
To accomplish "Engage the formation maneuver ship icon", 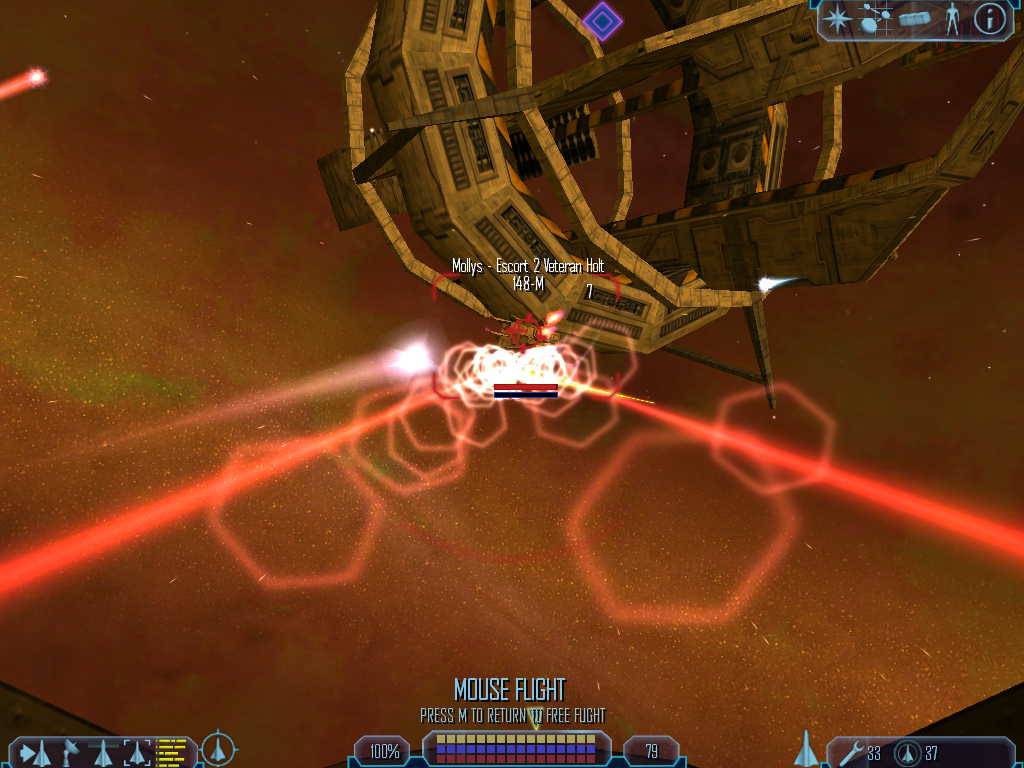I will pyautogui.click(x=104, y=752).
